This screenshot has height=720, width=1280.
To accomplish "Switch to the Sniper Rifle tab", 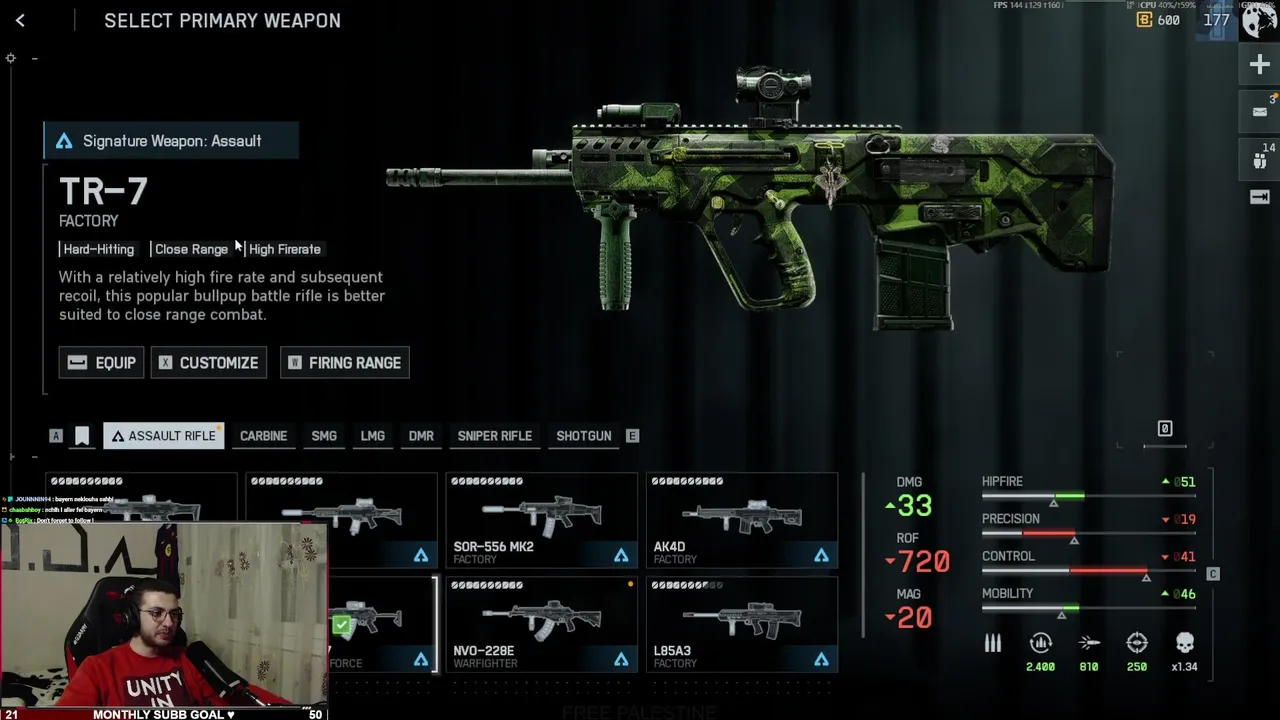I will coord(494,436).
